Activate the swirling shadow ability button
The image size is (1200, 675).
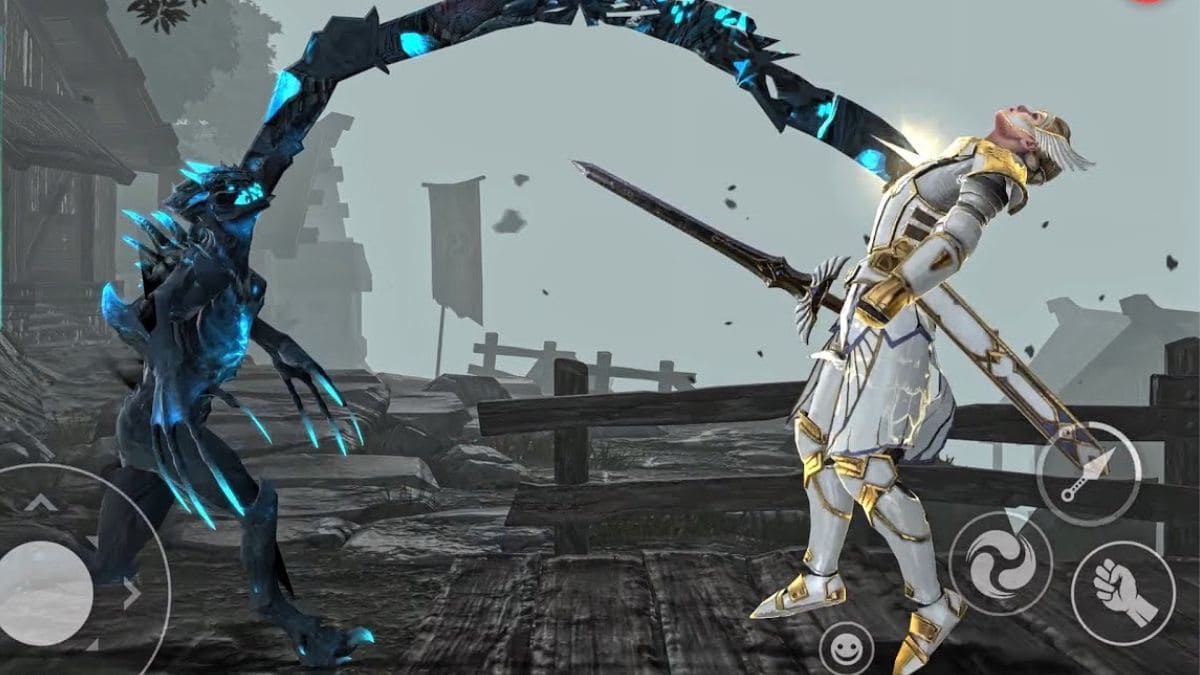pyautogui.click(x=1000, y=563)
